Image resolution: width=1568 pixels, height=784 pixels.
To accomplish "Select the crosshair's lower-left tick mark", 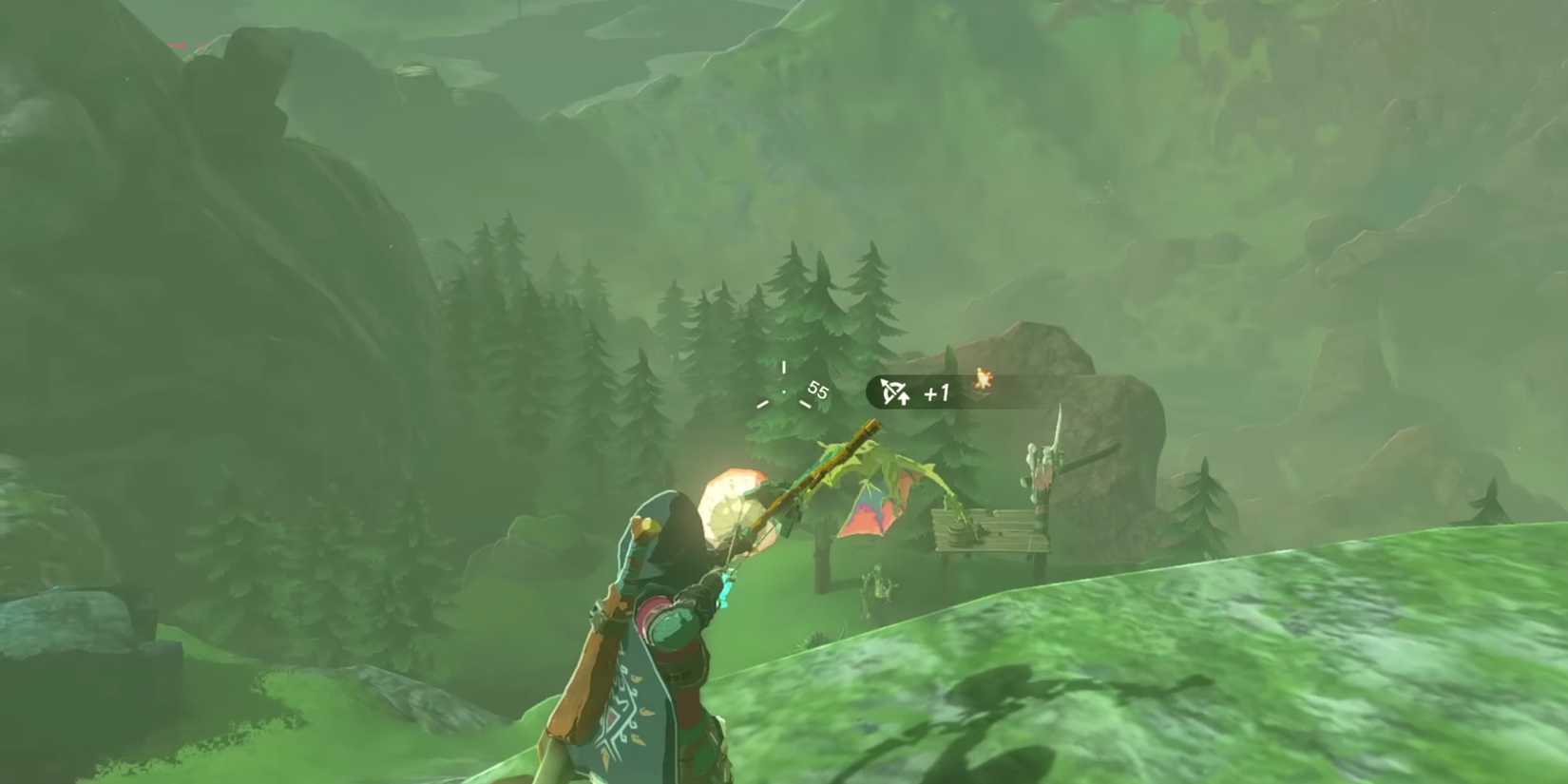I will click(762, 403).
